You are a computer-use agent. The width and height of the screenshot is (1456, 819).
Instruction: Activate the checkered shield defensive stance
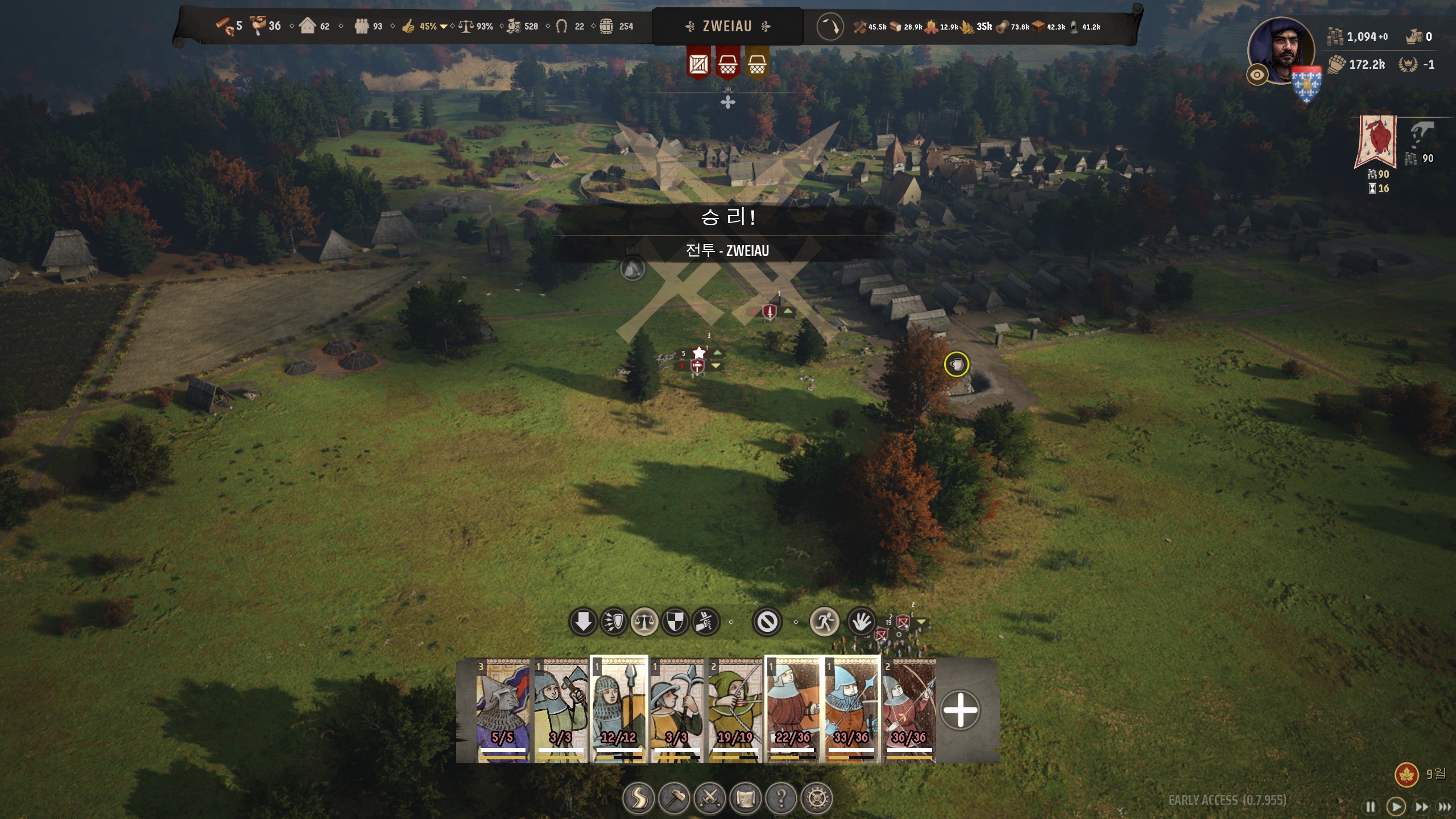675,622
